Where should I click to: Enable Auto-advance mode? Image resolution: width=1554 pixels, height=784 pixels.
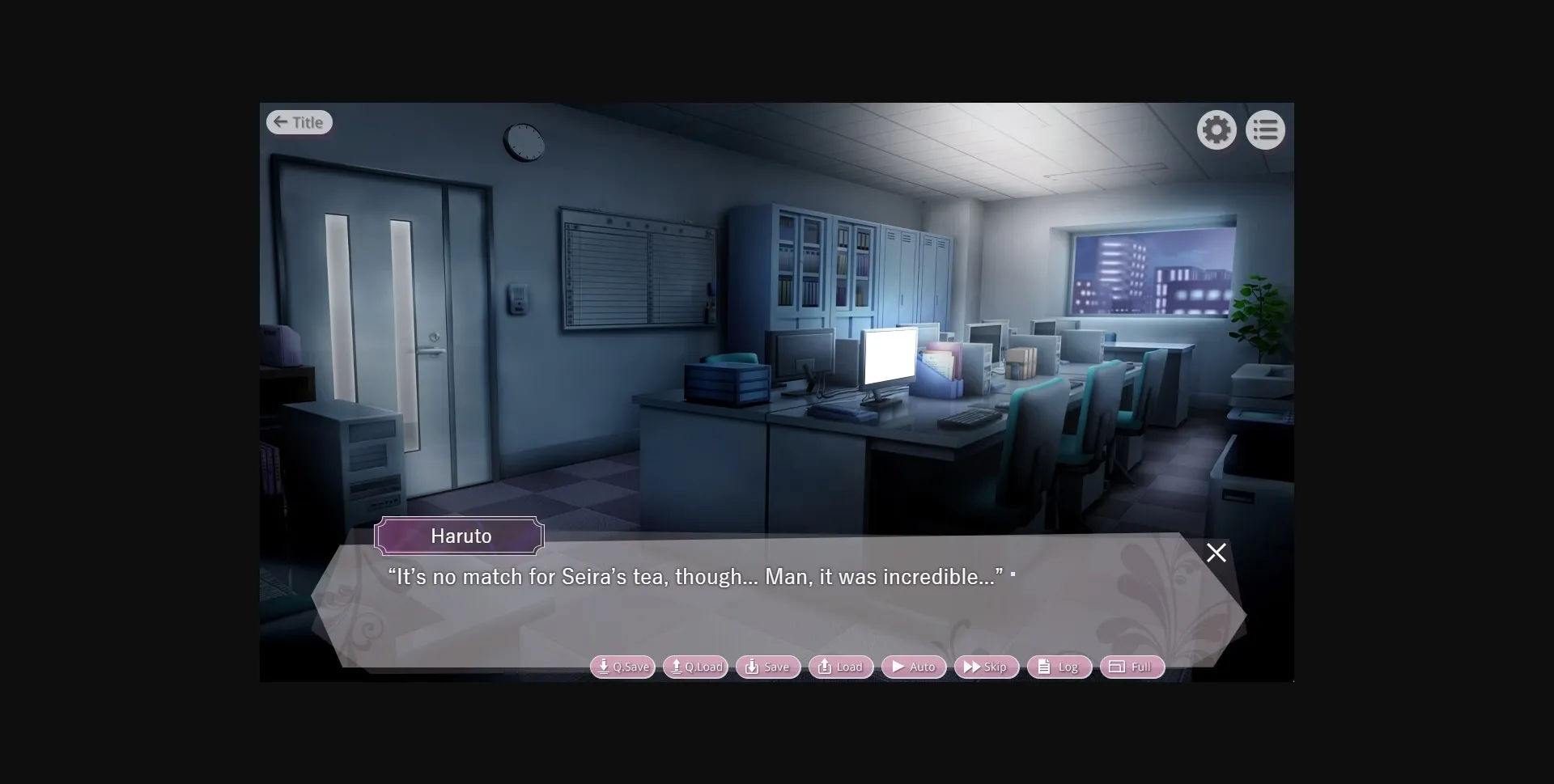pyautogui.click(x=913, y=667)
